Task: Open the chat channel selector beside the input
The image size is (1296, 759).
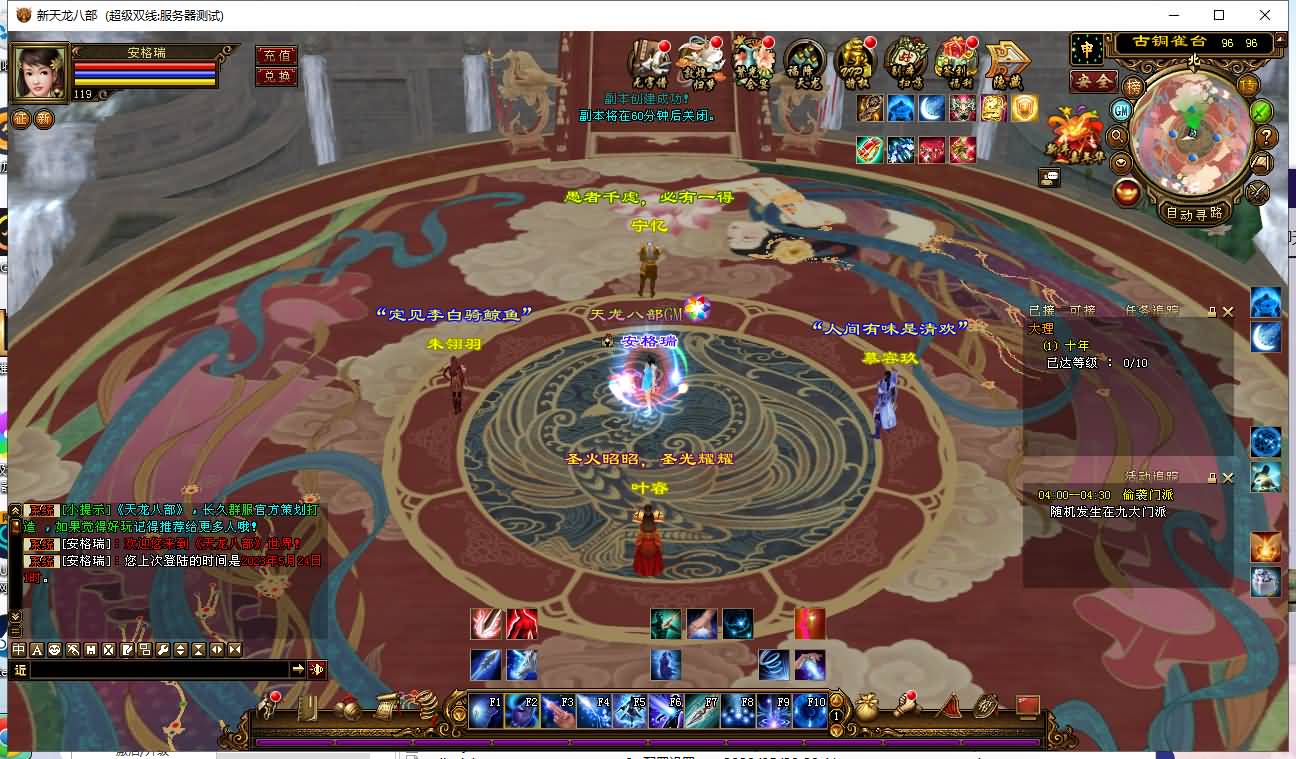Action: pyautogui.click(x=21, y=670)
